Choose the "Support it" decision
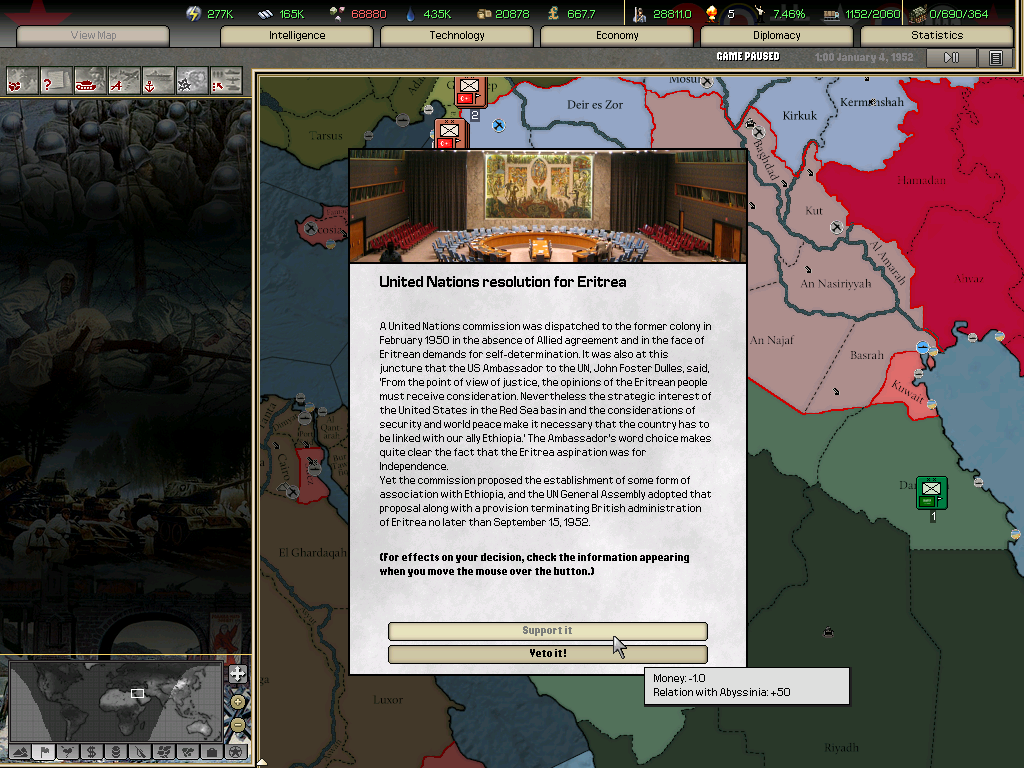1024x768 pixels. (547, 631)
